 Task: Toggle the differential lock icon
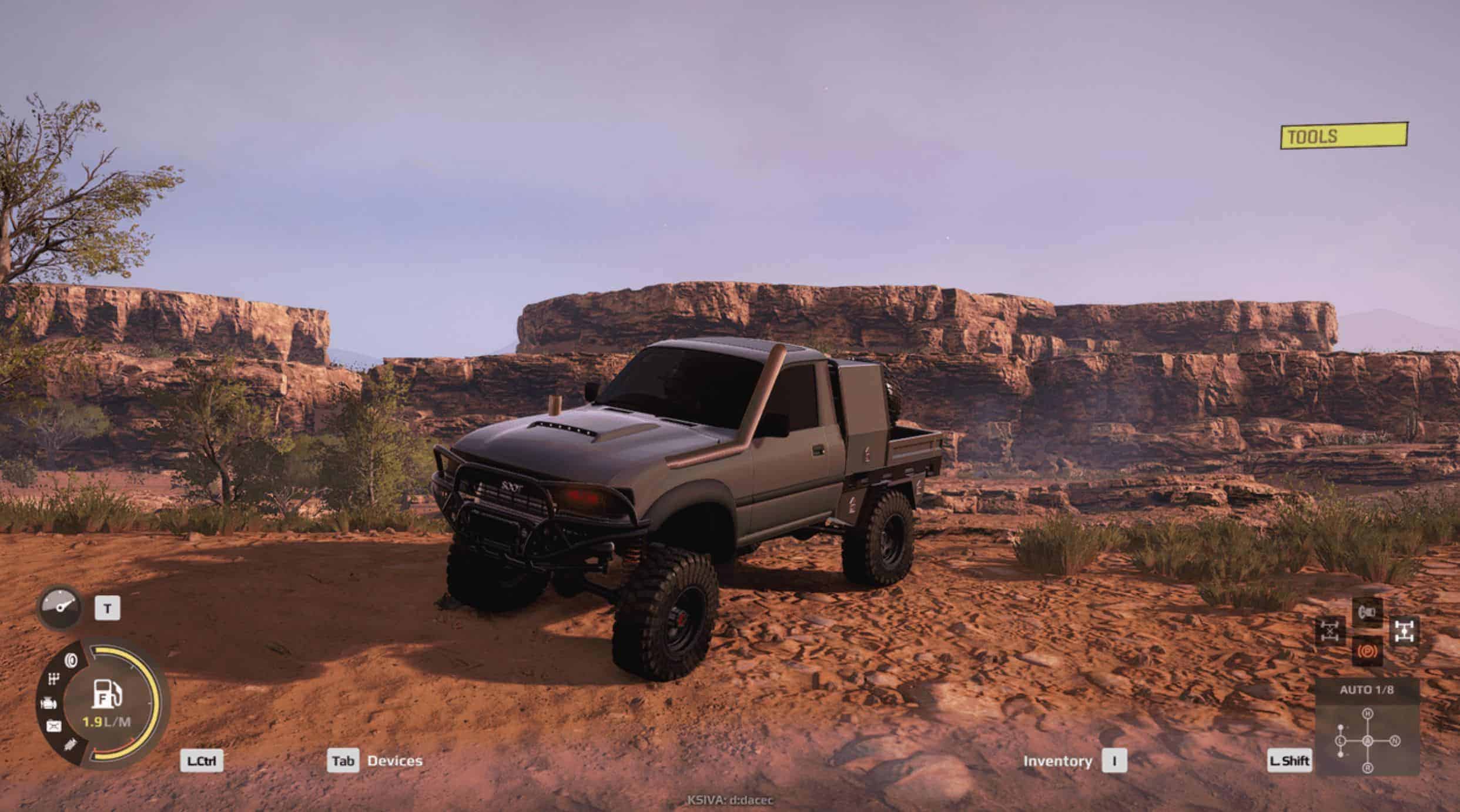click(1330, 631)
